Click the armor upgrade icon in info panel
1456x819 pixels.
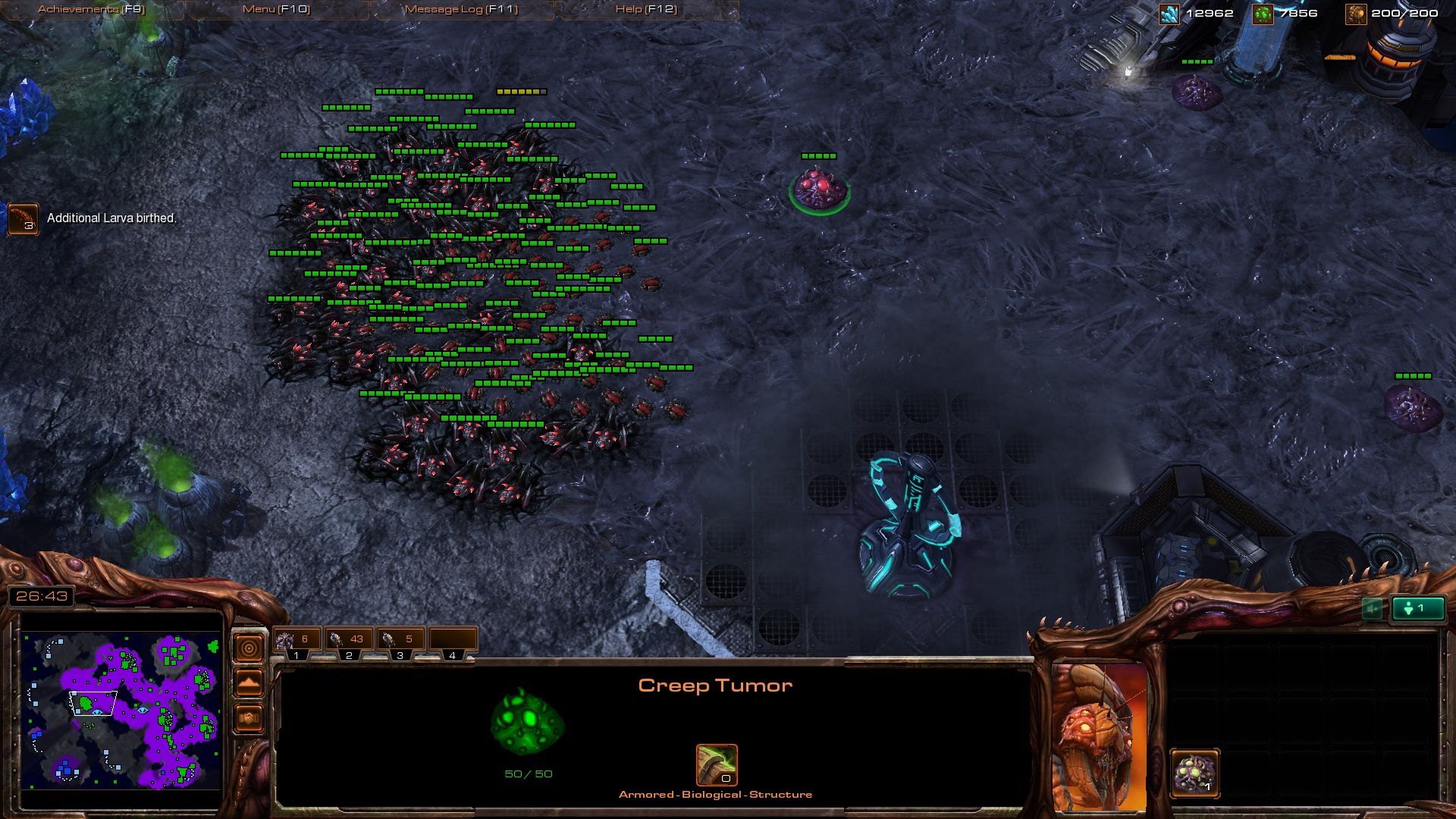click(717, 764)
